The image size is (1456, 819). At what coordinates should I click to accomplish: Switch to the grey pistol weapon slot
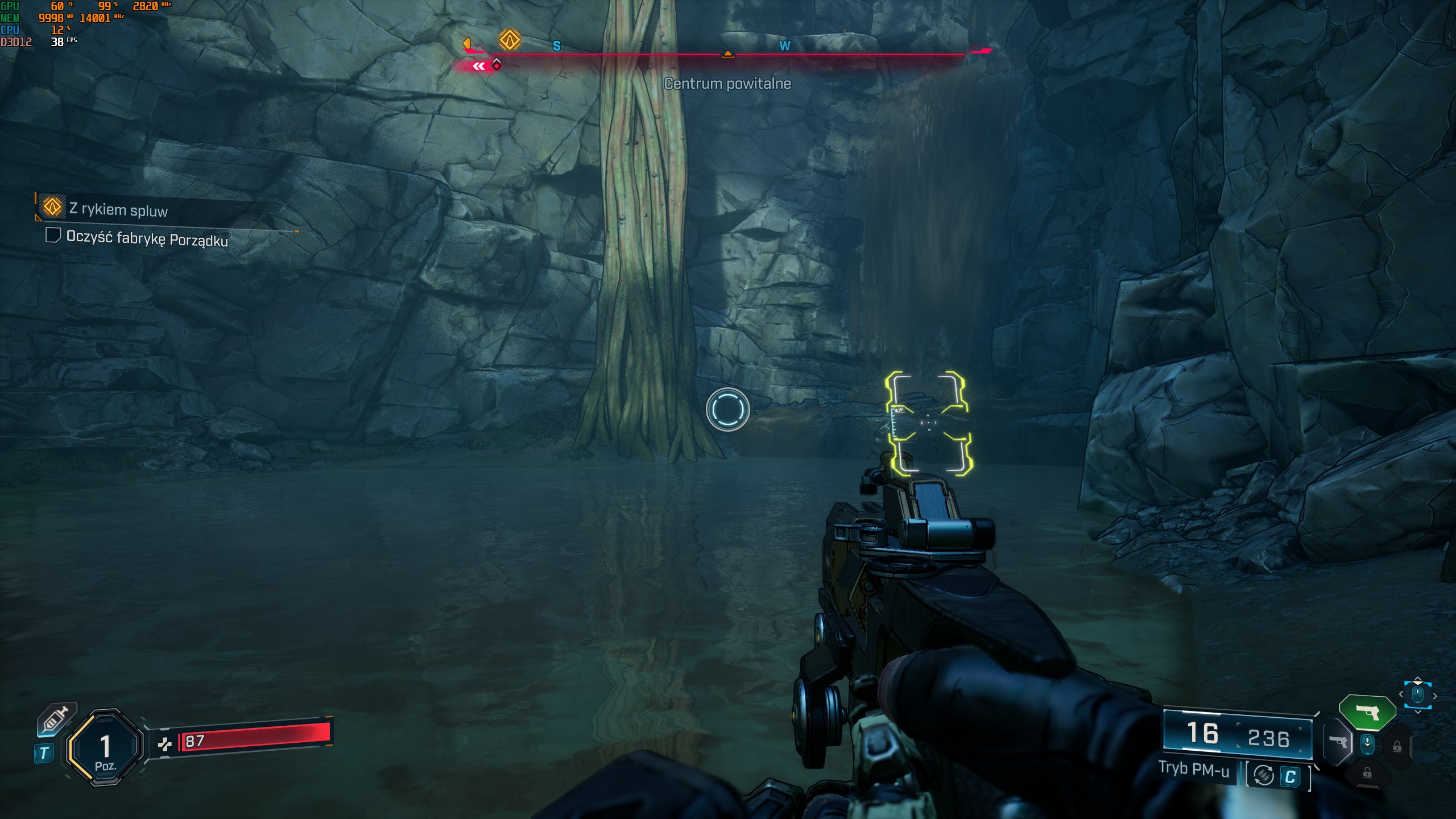1338,742
